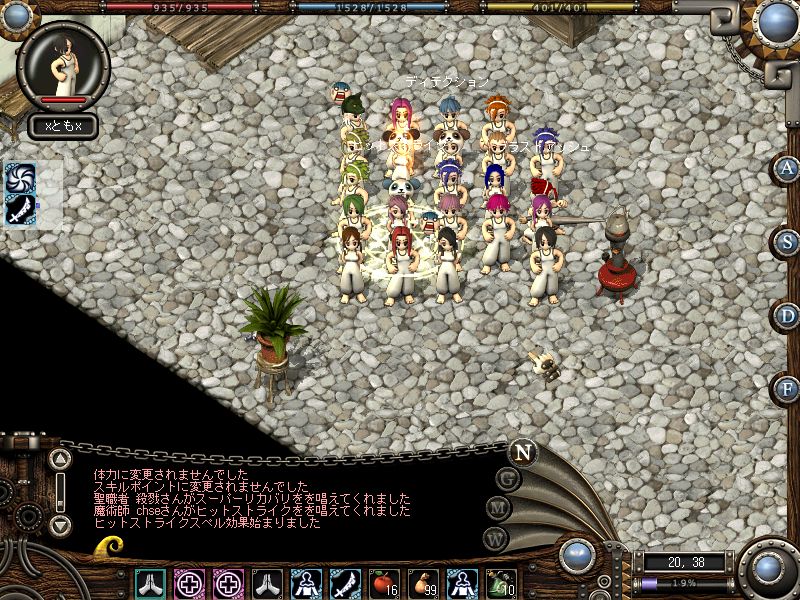Click the round D shortcut button
The height and width of the screenshot is (600, 800).
788,315
